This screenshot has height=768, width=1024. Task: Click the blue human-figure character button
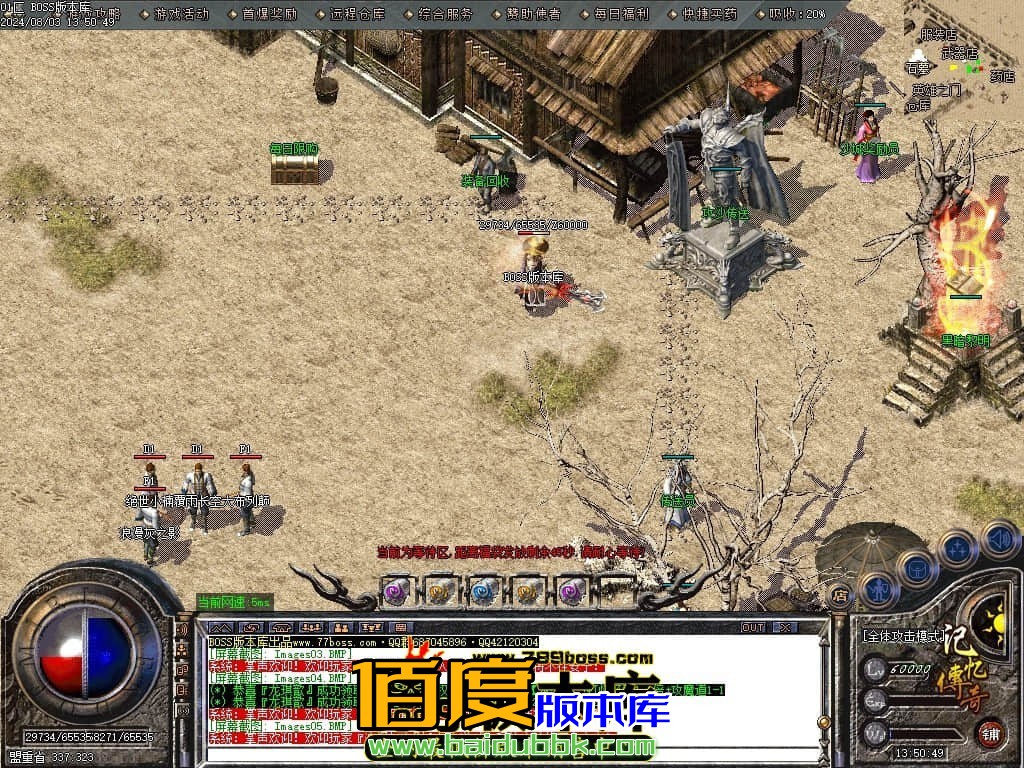878,589
